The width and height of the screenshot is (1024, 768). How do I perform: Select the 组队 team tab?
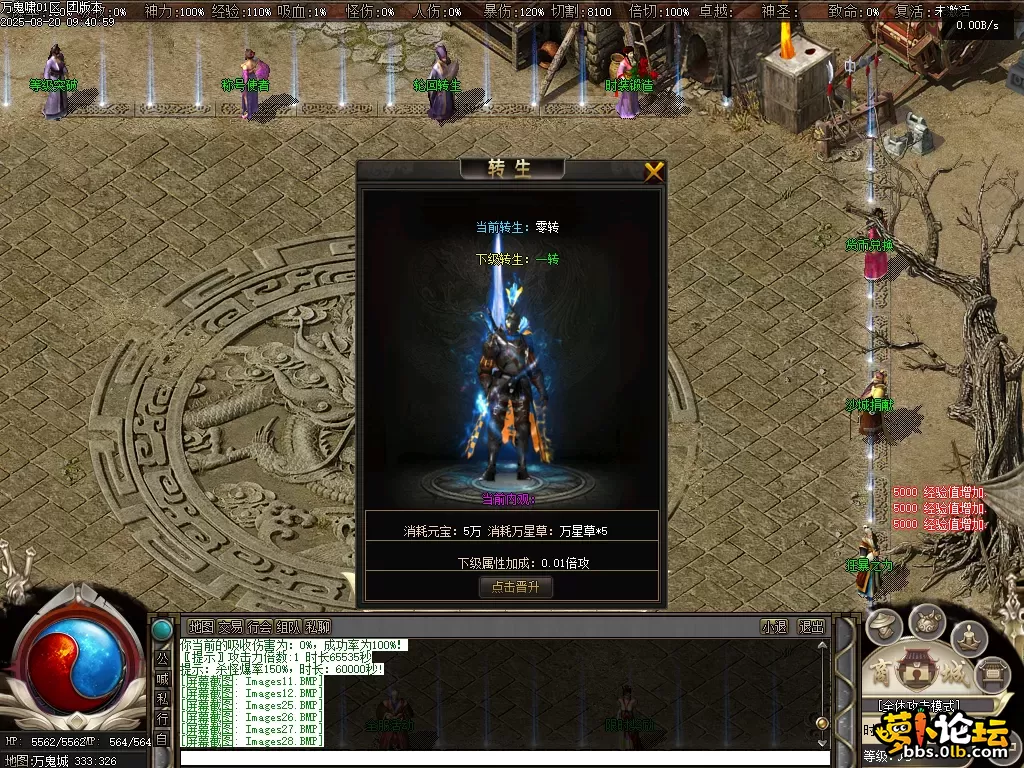pyautogui.click(x=289, y=626)
